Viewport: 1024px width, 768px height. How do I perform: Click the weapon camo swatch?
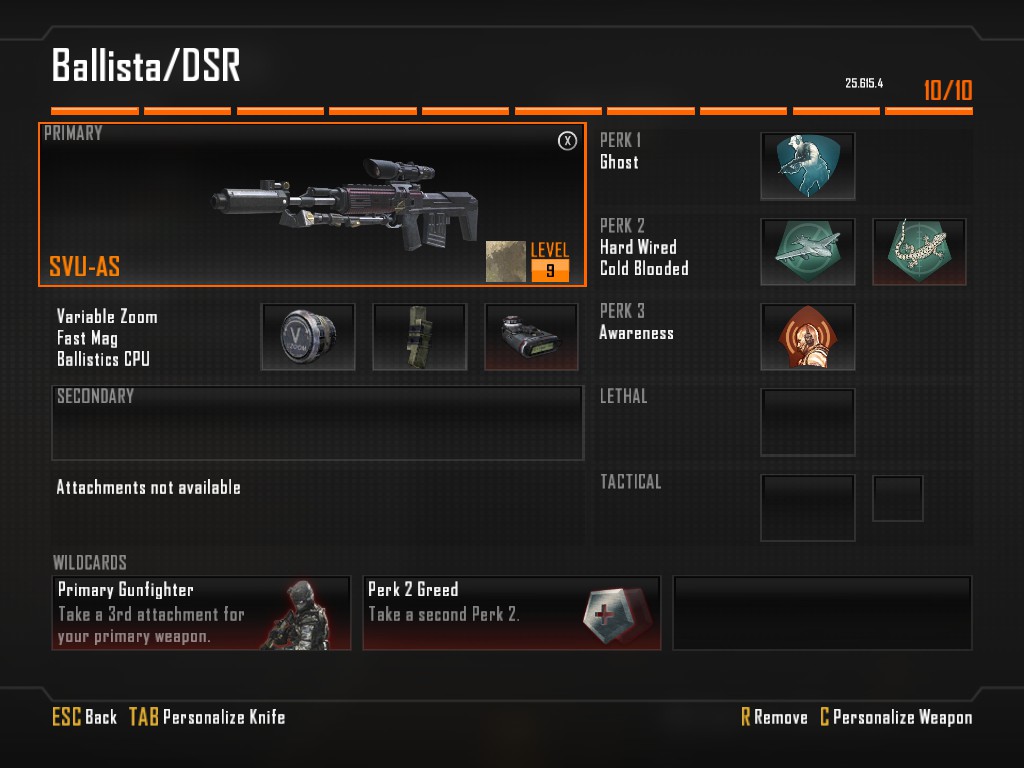click(505, 261)
